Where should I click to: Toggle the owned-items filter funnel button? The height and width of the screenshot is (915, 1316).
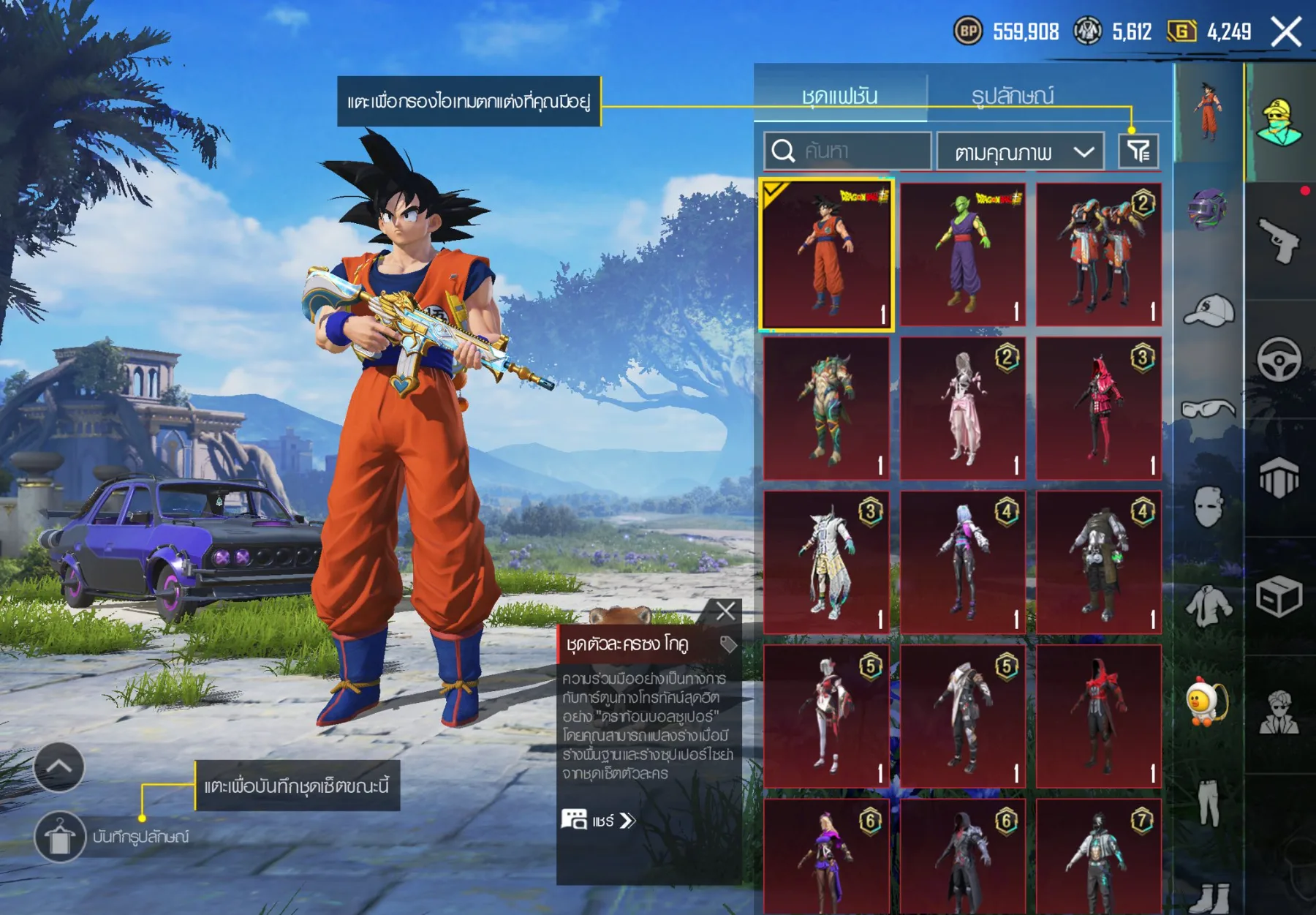[1138, 151]
